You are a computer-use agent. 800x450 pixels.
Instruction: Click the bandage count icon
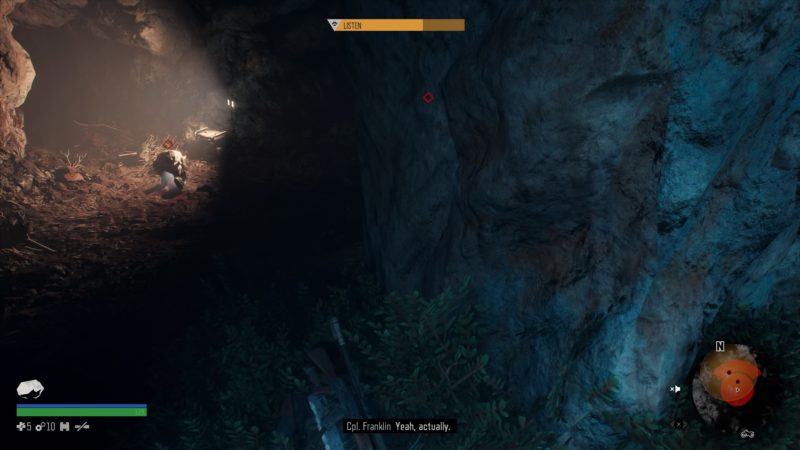point(21,427)
